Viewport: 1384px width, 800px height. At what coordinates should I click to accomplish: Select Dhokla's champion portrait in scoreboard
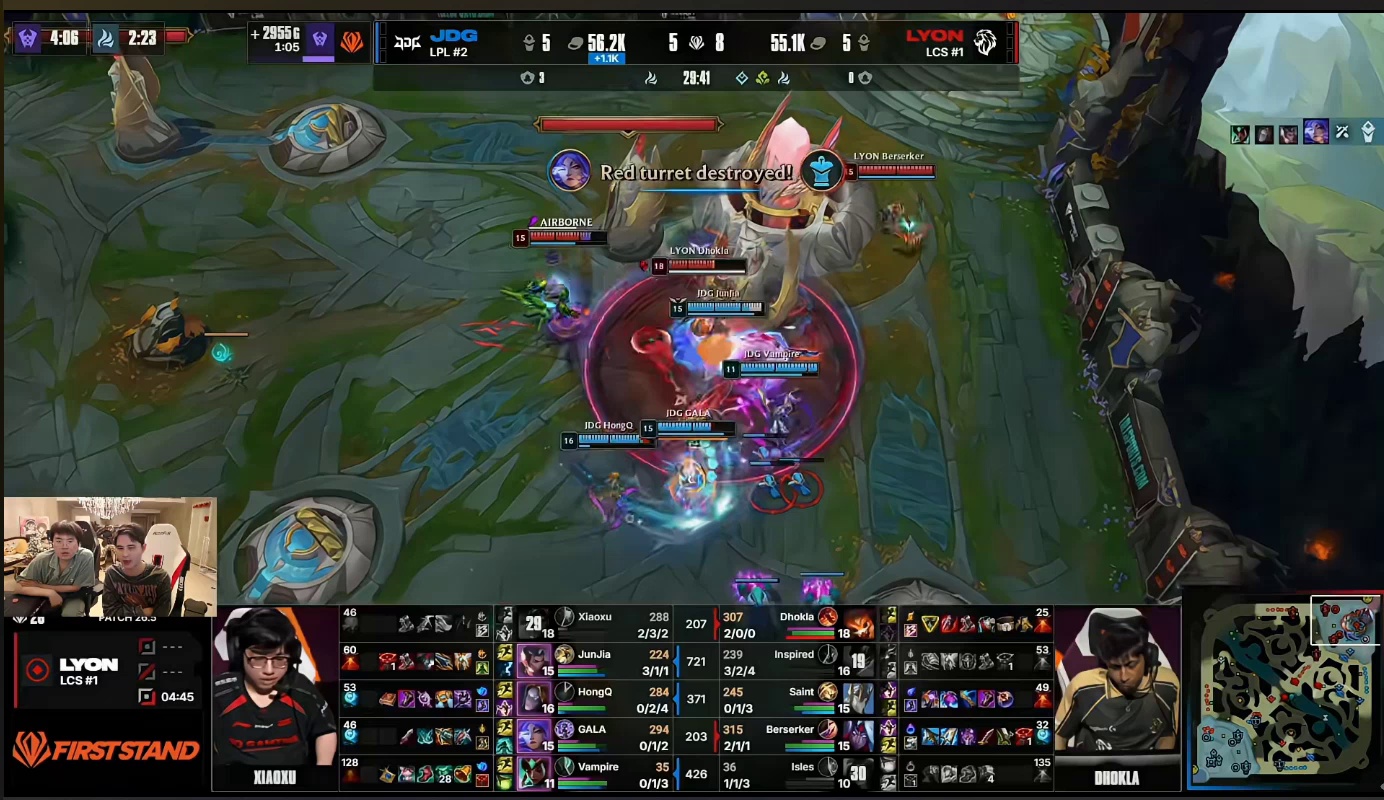point(857,624)
